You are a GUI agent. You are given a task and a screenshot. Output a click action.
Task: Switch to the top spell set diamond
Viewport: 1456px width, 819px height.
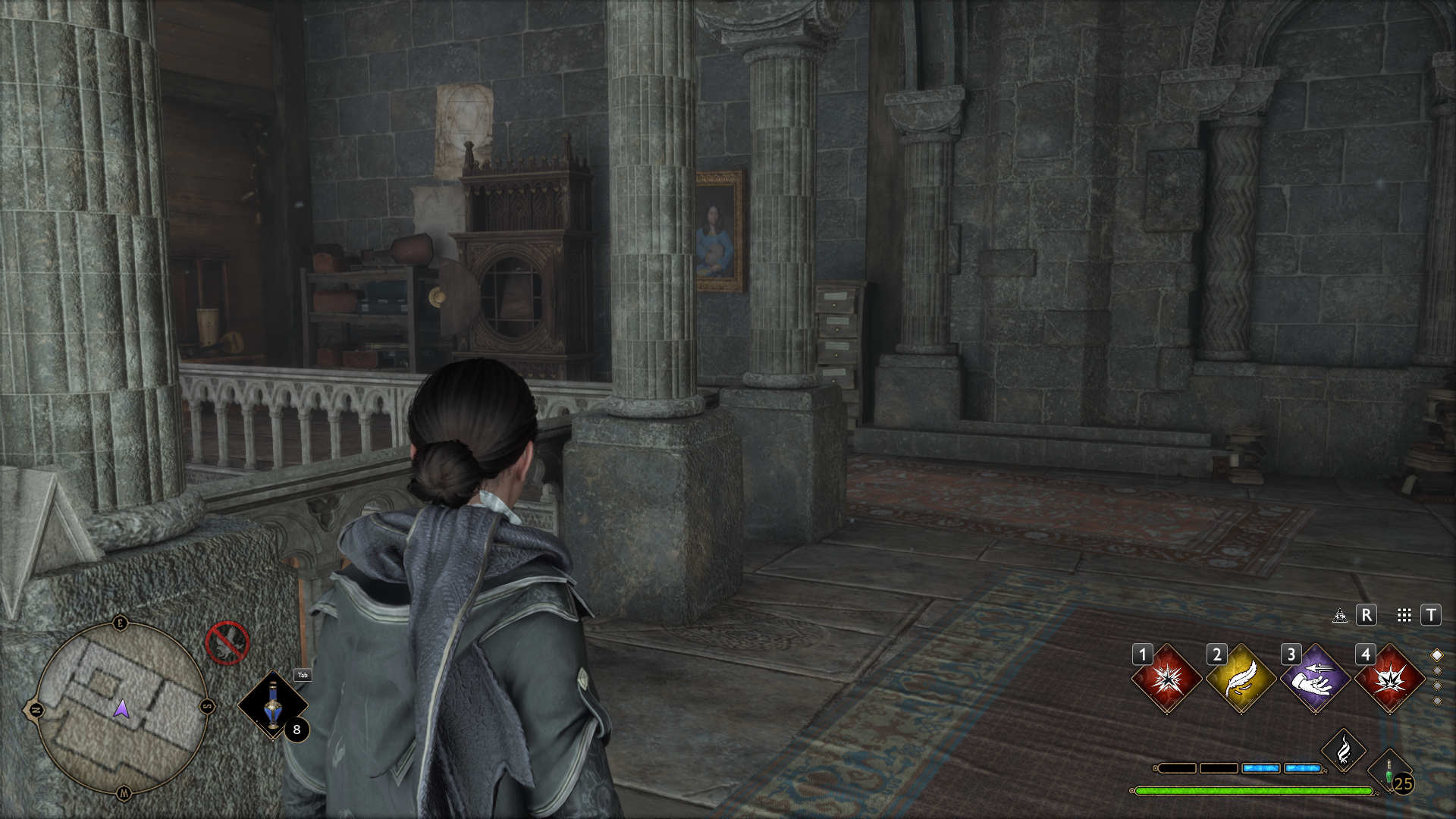tap(1436, 655)
